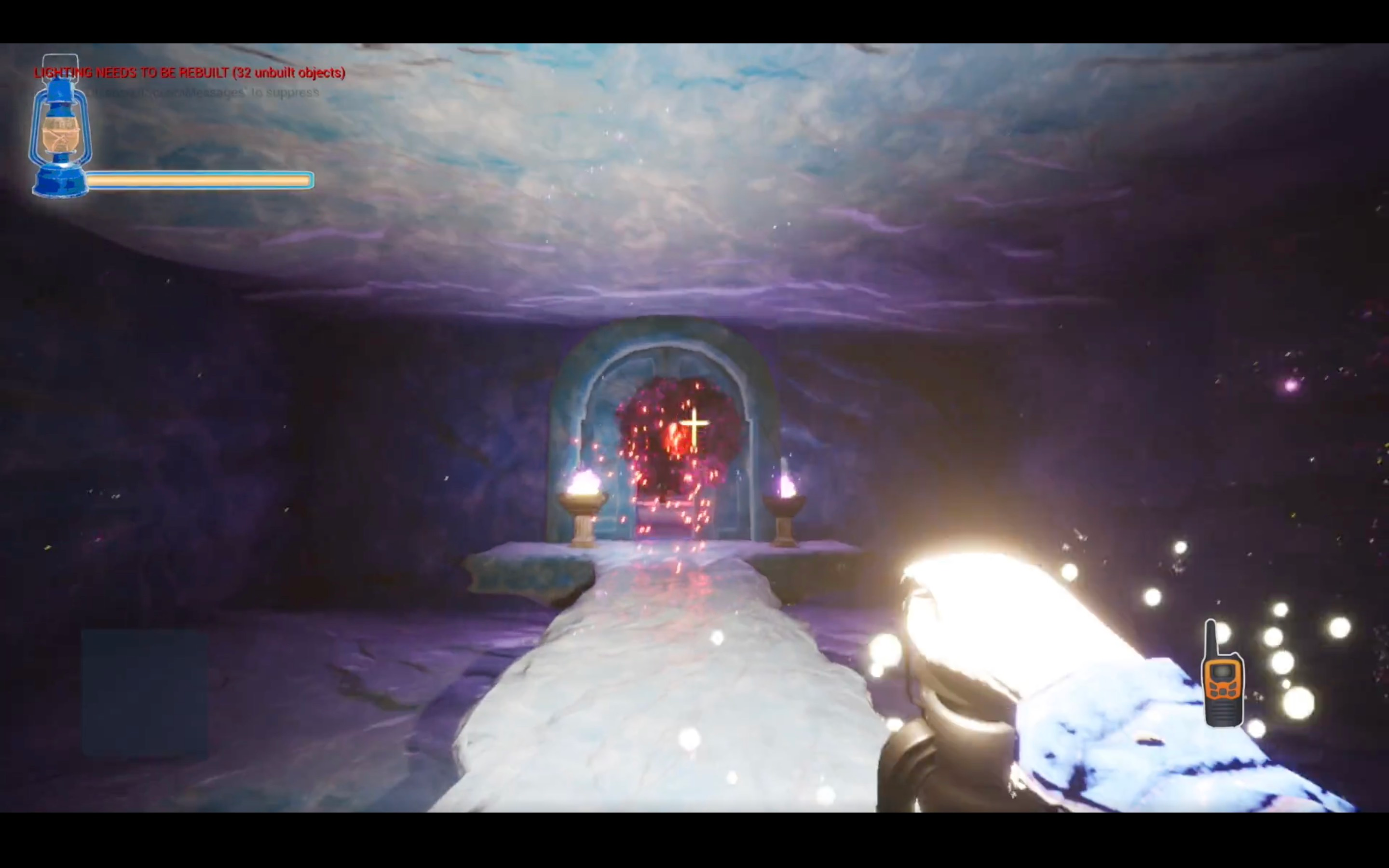Click the blue lantern icon
The width and height of the screenshot is (1389, 868).
click(x=60, y=129)
